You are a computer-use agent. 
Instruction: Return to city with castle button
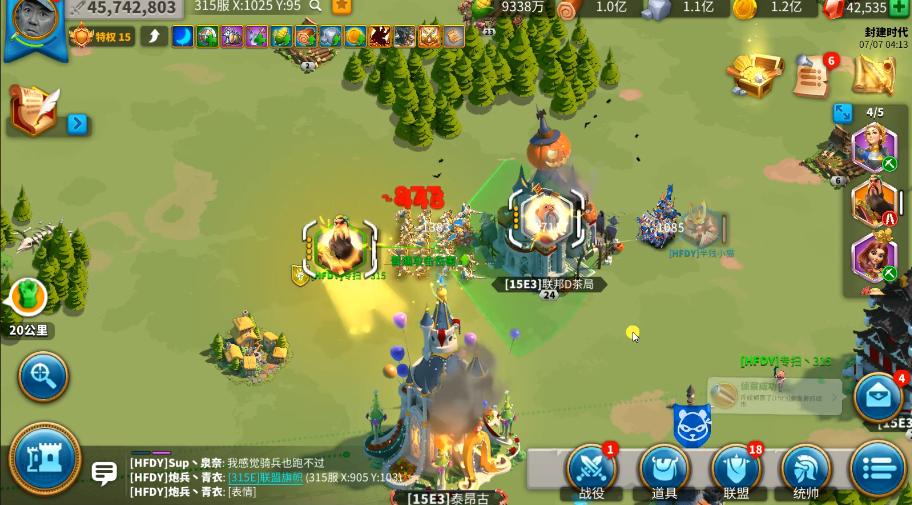[x=45, y=458]
